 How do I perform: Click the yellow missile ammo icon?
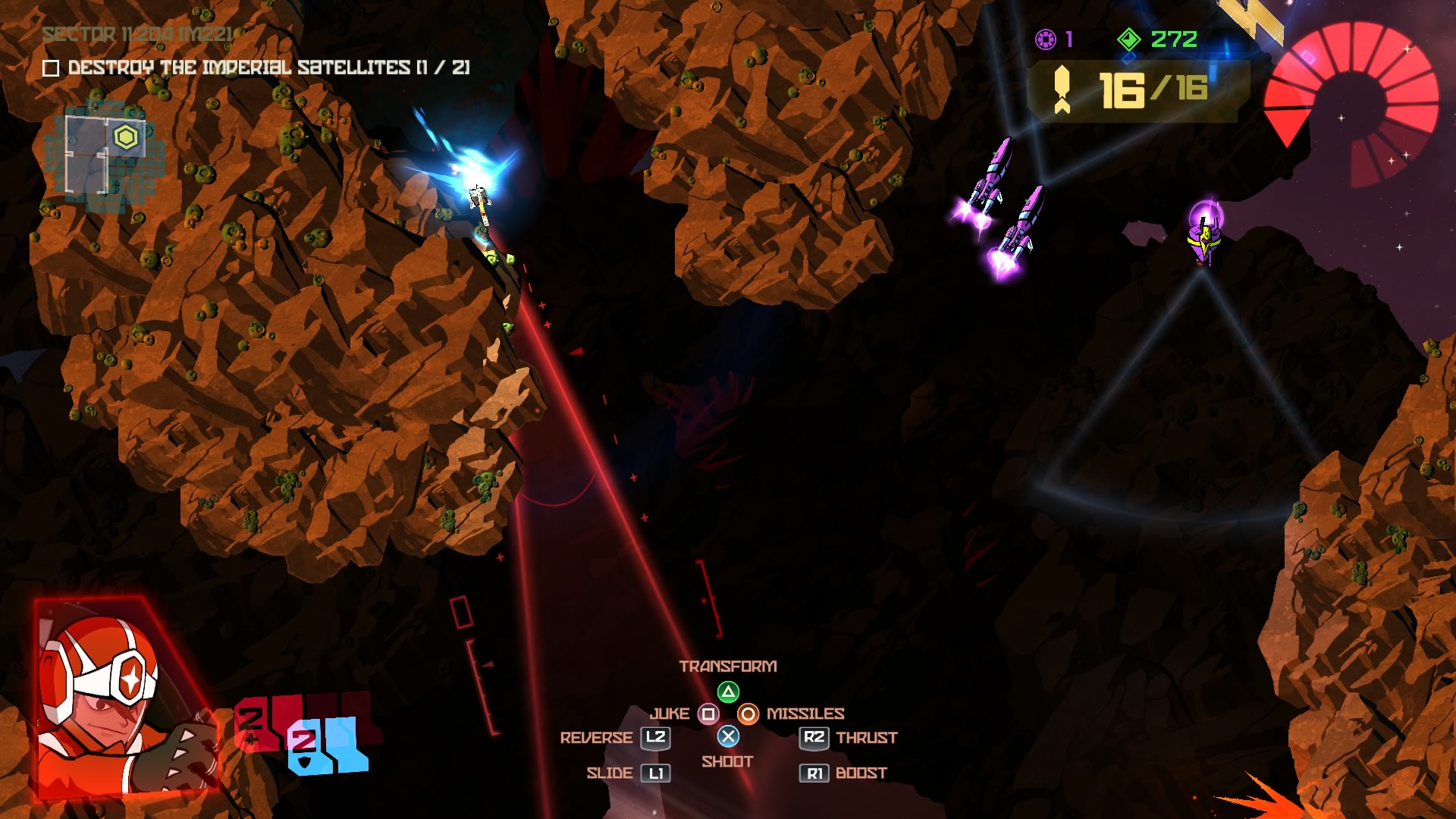pyautogui.click(x=1062, y=89)
